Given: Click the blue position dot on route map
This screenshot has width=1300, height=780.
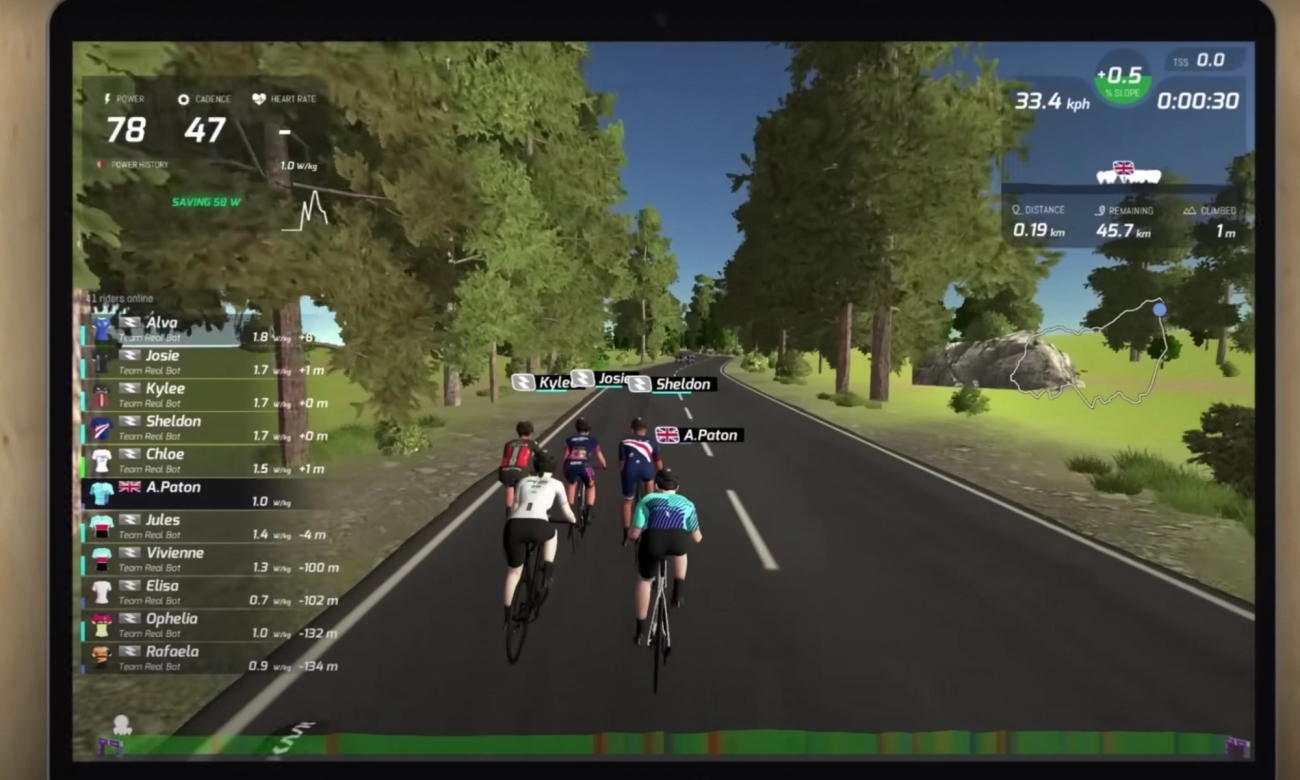Looking at the screenshot, I should pos(1159,310).
